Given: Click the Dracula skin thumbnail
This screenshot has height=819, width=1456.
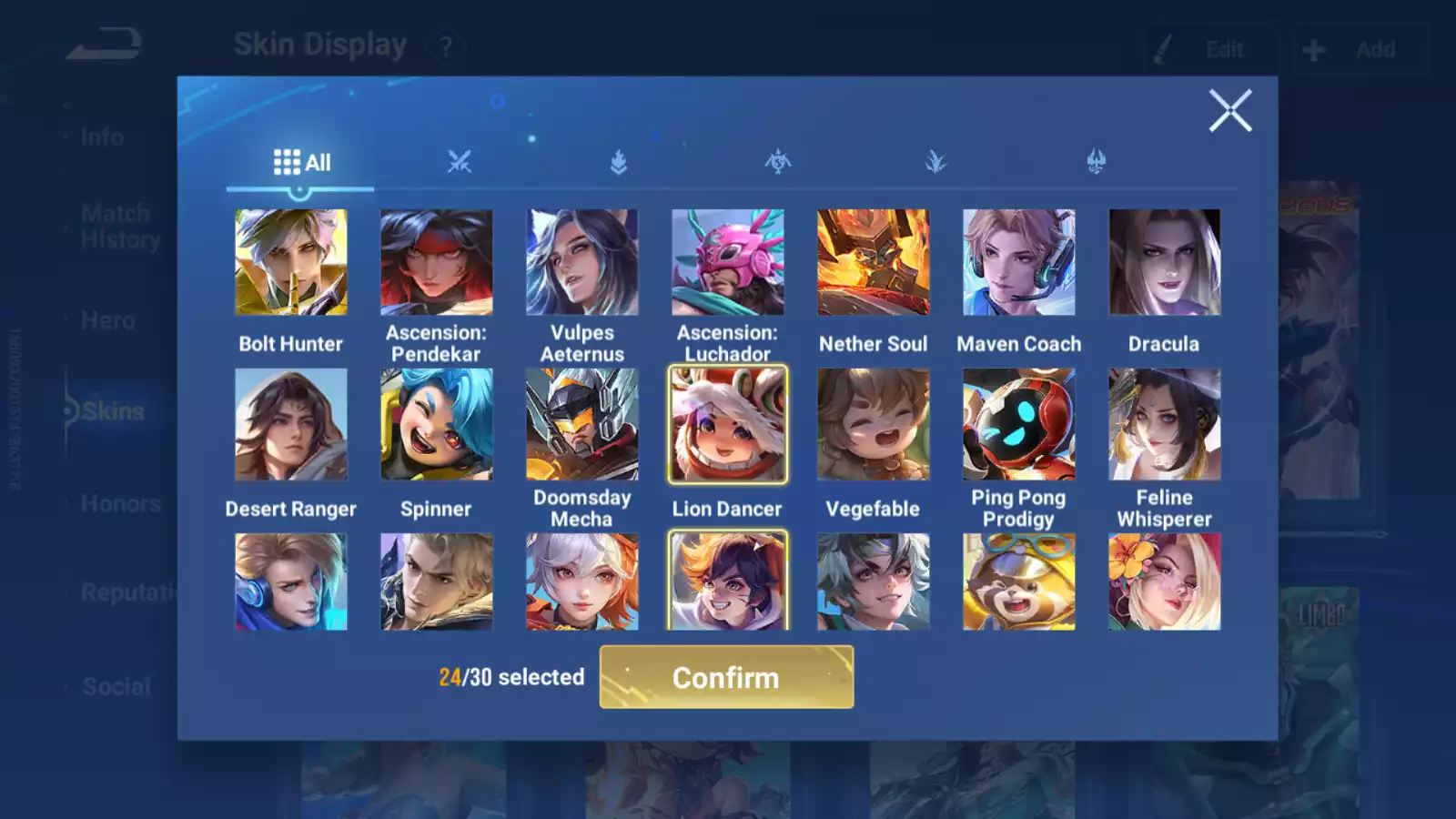Looking at the screenshot, I should pos(1163,261).
